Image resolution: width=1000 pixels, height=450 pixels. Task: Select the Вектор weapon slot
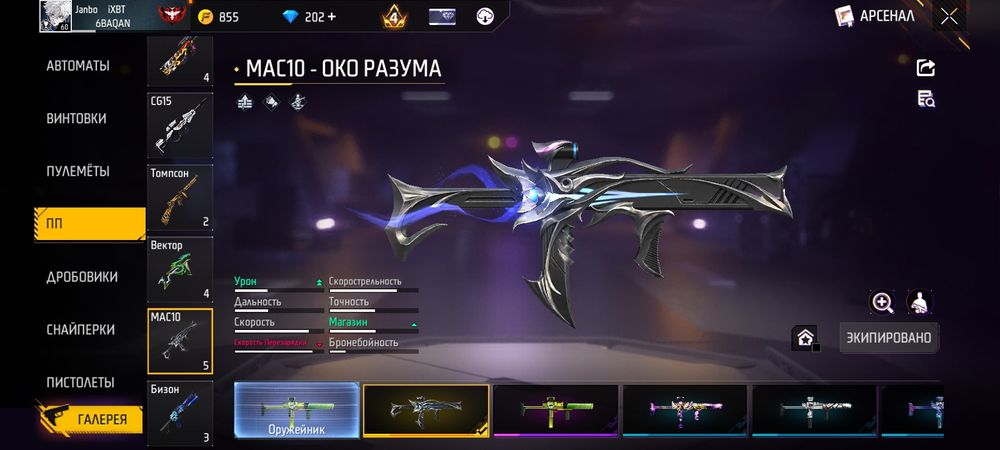(180, 270)
